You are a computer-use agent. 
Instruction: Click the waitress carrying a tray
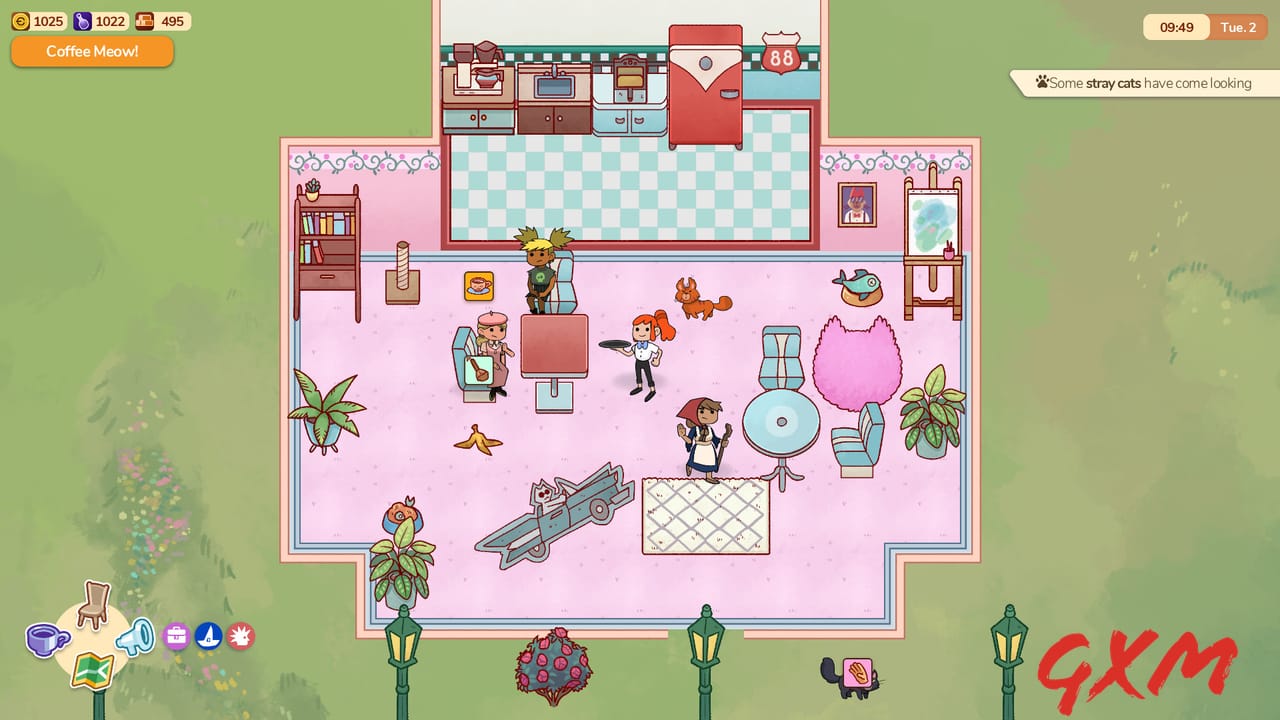click(x=645, y=350)
